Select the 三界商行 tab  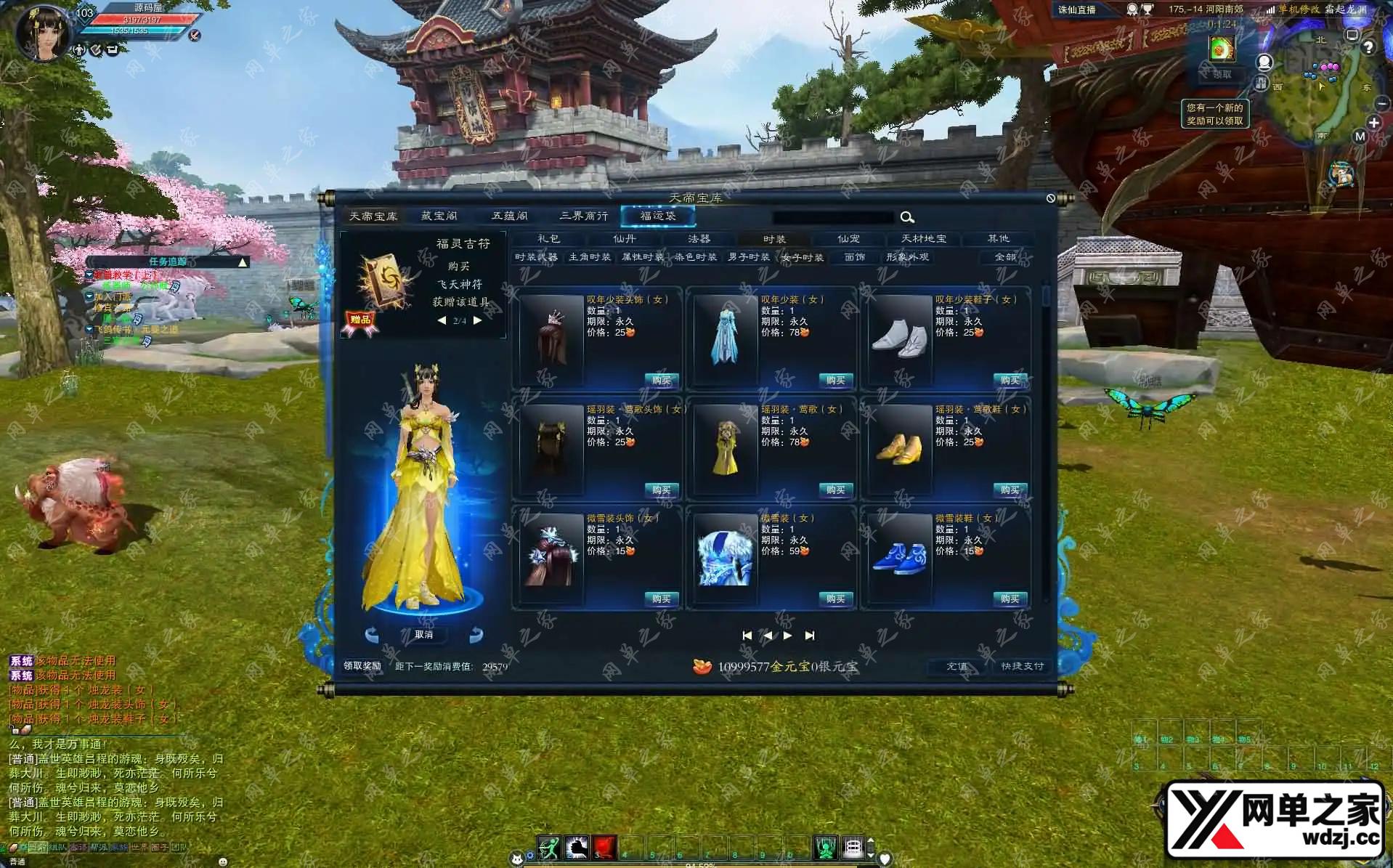click(x=584, y=216)
